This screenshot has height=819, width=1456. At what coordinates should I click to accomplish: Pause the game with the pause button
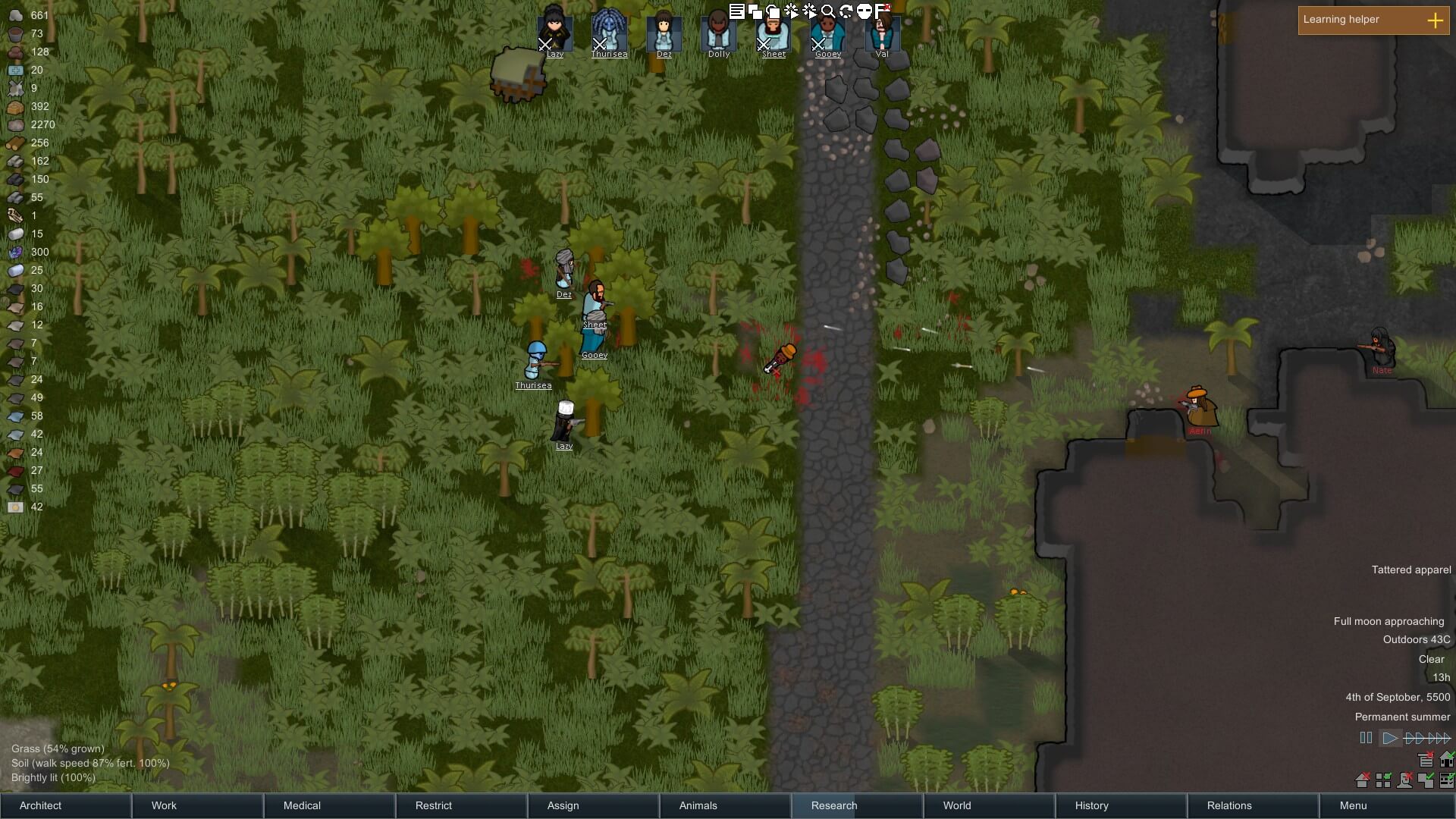1366,738
